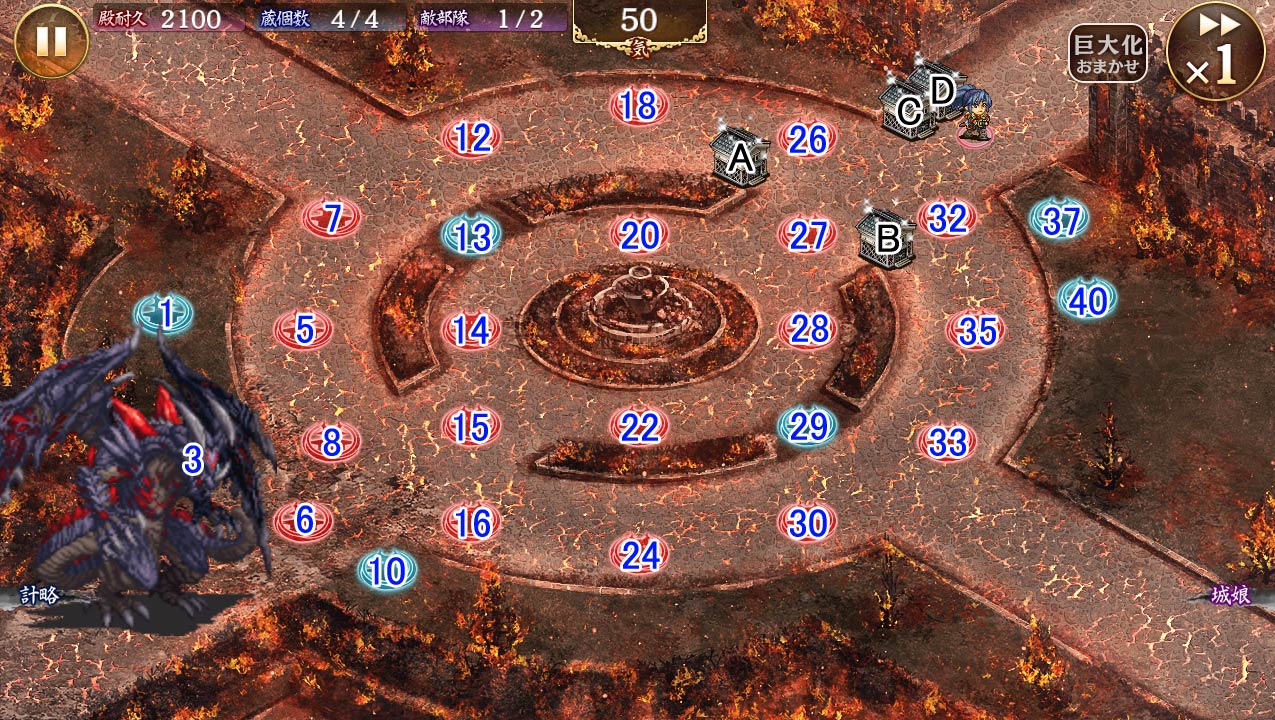Viewport: 1275px width, 720px height.
Task: Pick blue placement tile 29
Action: point(807,426)
